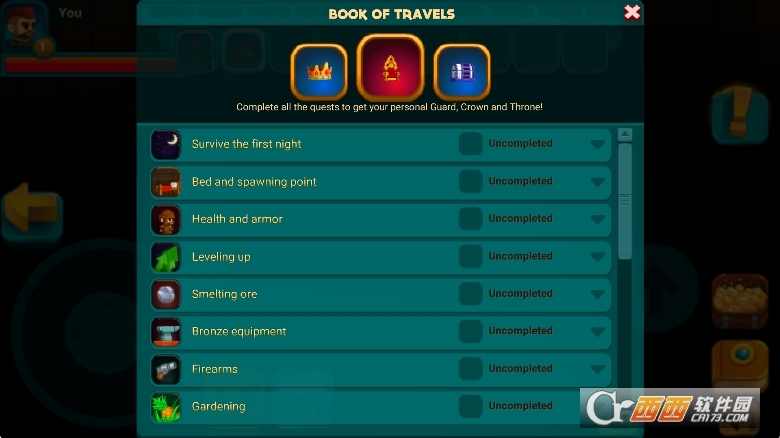This screenshot has height=438, width=780.
Task: Tick the Smelting ore completion checkbox
Action: (470, 294)
